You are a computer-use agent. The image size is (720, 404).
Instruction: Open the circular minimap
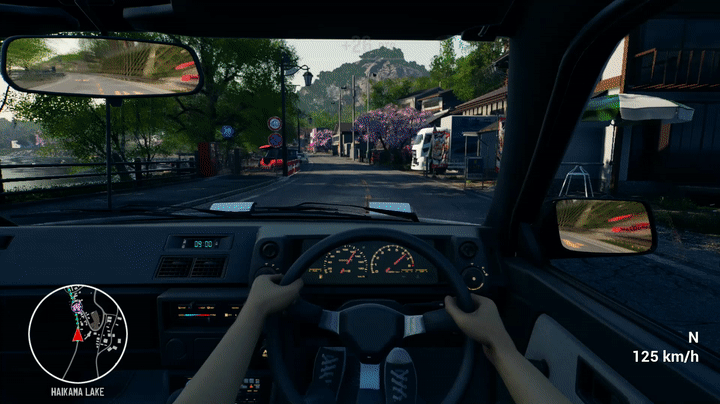pyautogui.click(x=78, y=333)
